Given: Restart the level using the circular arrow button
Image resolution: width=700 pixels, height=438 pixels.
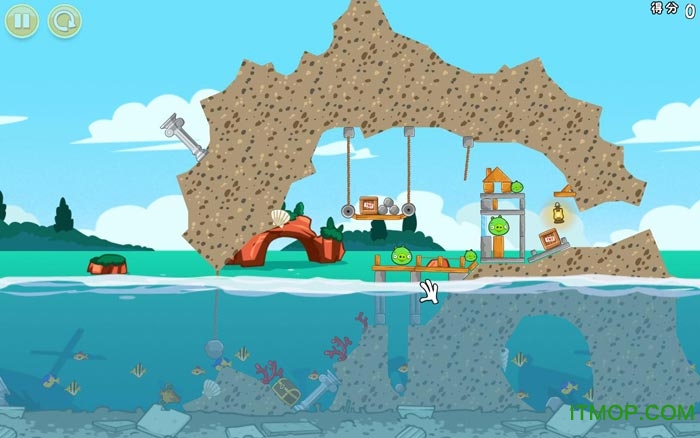Looking at the screenshot, I should (x=64, y=19).
